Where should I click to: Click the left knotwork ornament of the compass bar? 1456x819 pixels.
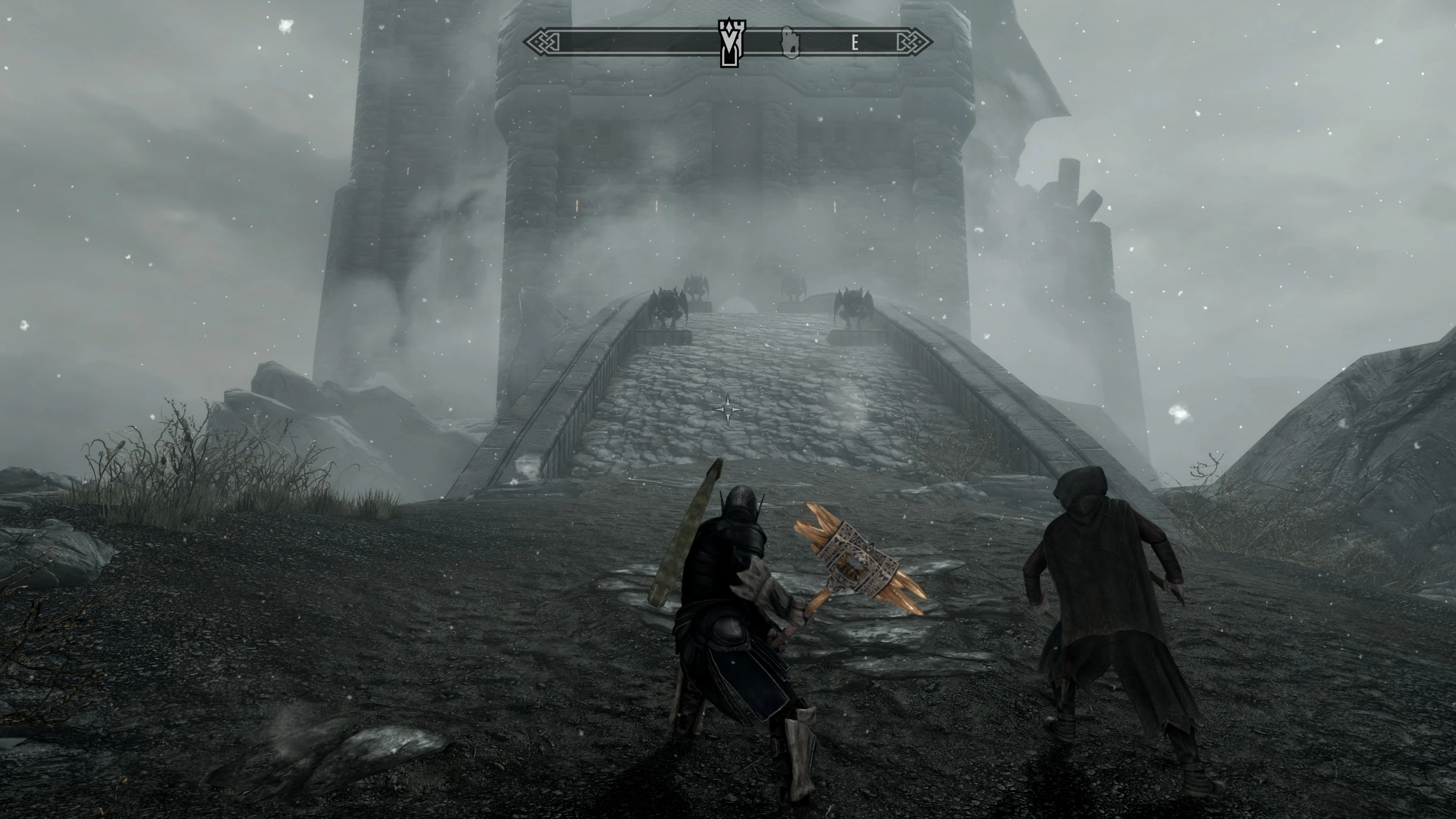coord(541,41)
